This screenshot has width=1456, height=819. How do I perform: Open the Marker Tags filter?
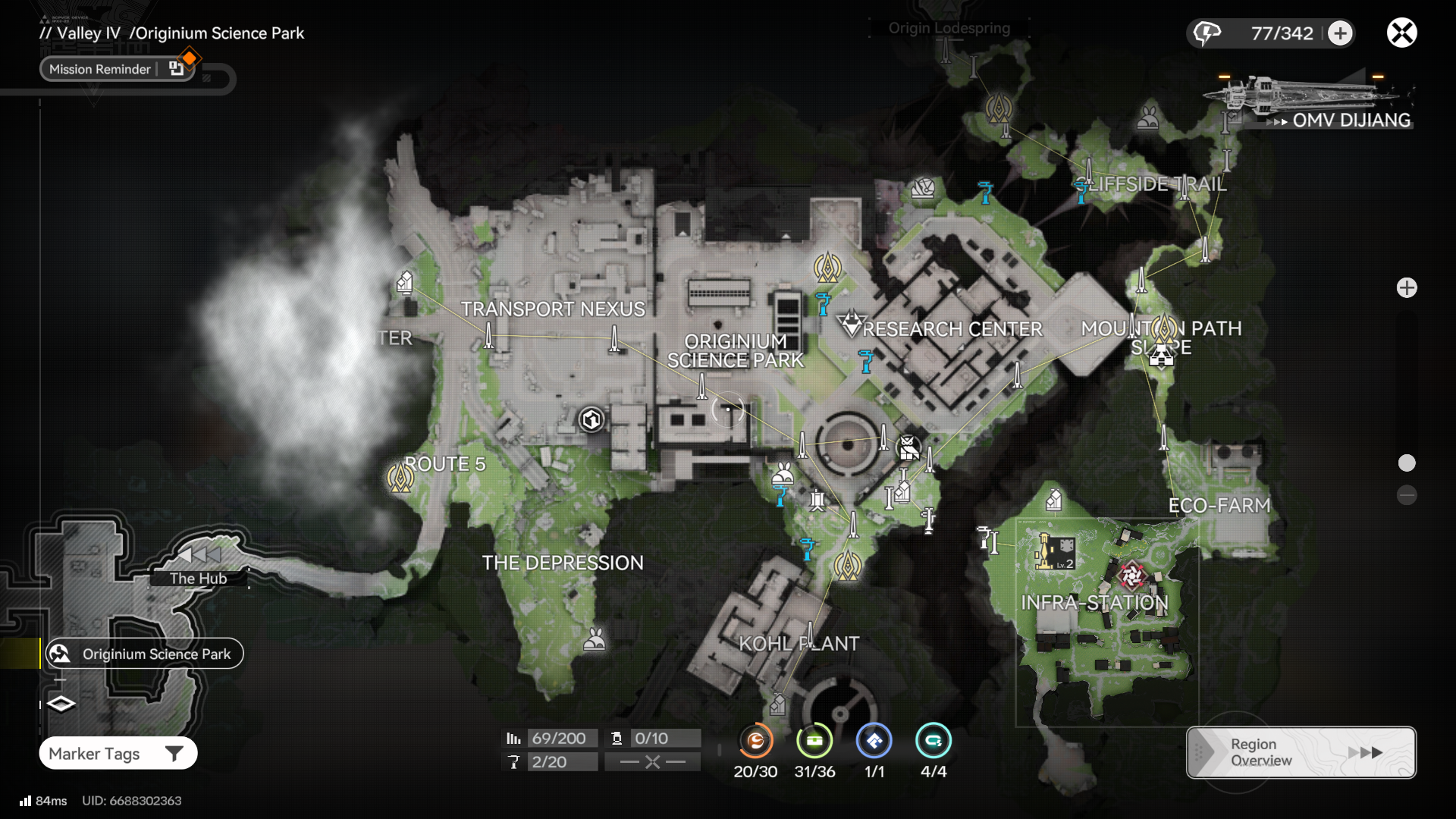[x=118, y=753]
